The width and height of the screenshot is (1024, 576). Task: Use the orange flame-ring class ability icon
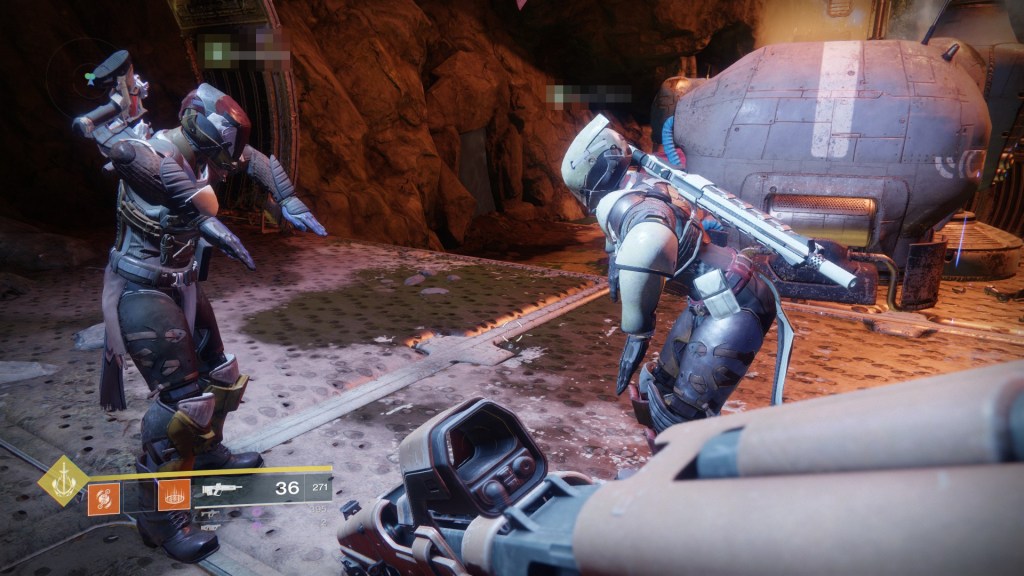(173, 494)
